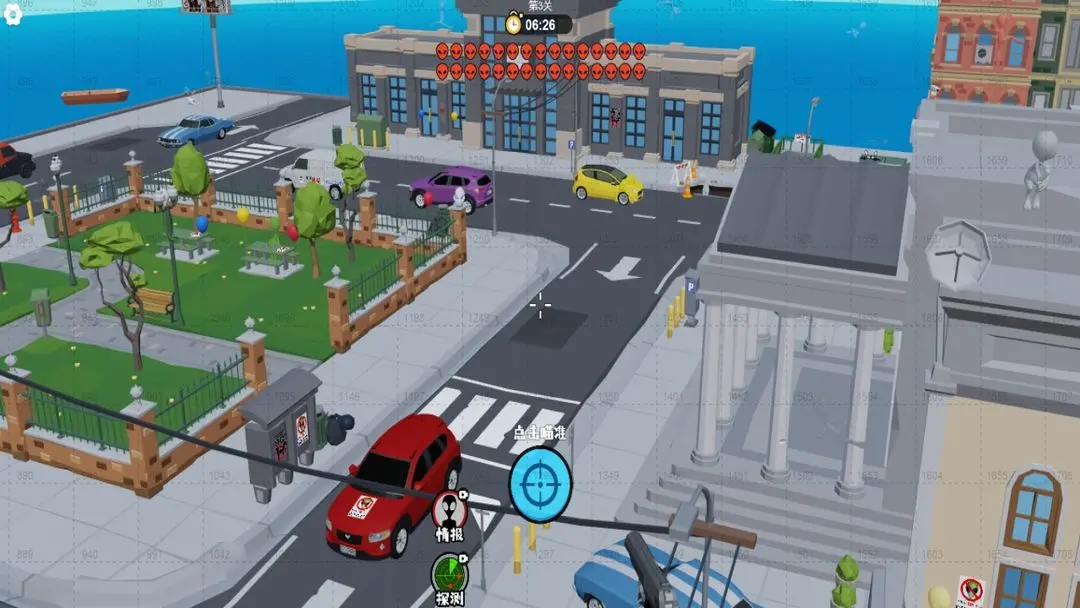This screenshot has height=608, width=1080.
Task: Tap the blue crosshair aim button
Action: coord(540,484)
